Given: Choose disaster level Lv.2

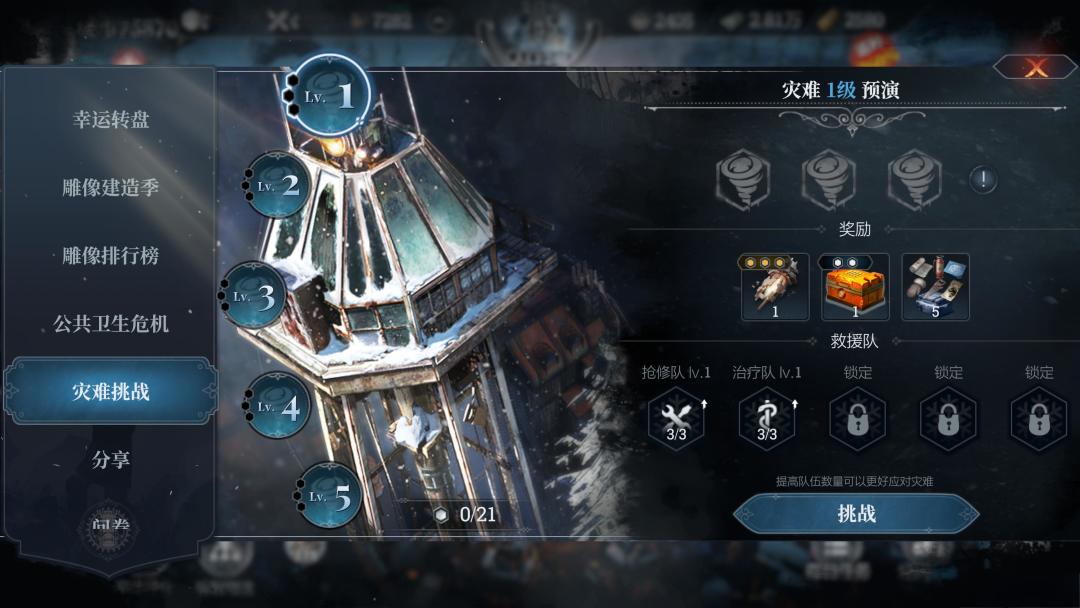Looking at the screenshot, I should (279, 185).
